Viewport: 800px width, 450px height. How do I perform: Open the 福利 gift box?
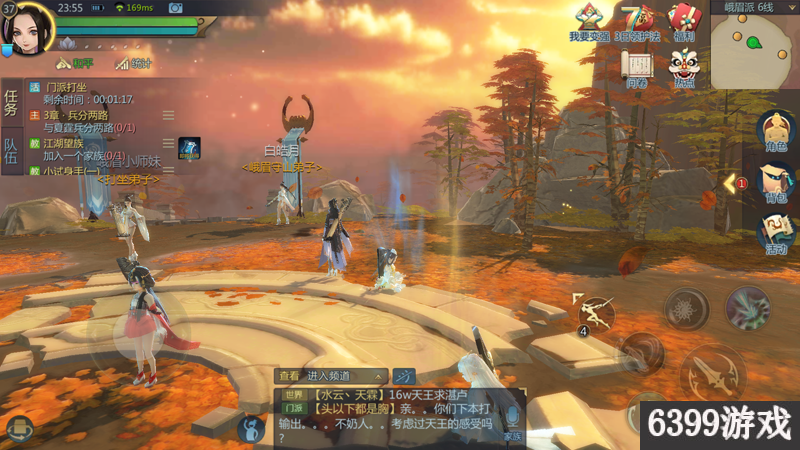coord(684,22)
